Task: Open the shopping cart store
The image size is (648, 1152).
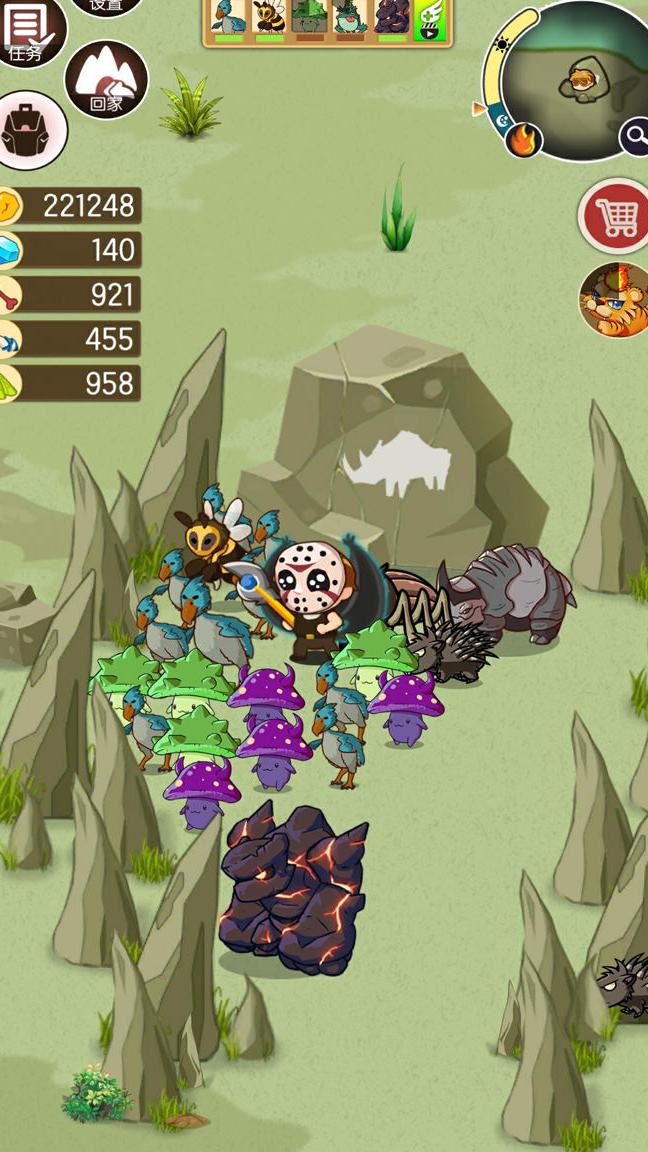Action: [x=615, y=215]
